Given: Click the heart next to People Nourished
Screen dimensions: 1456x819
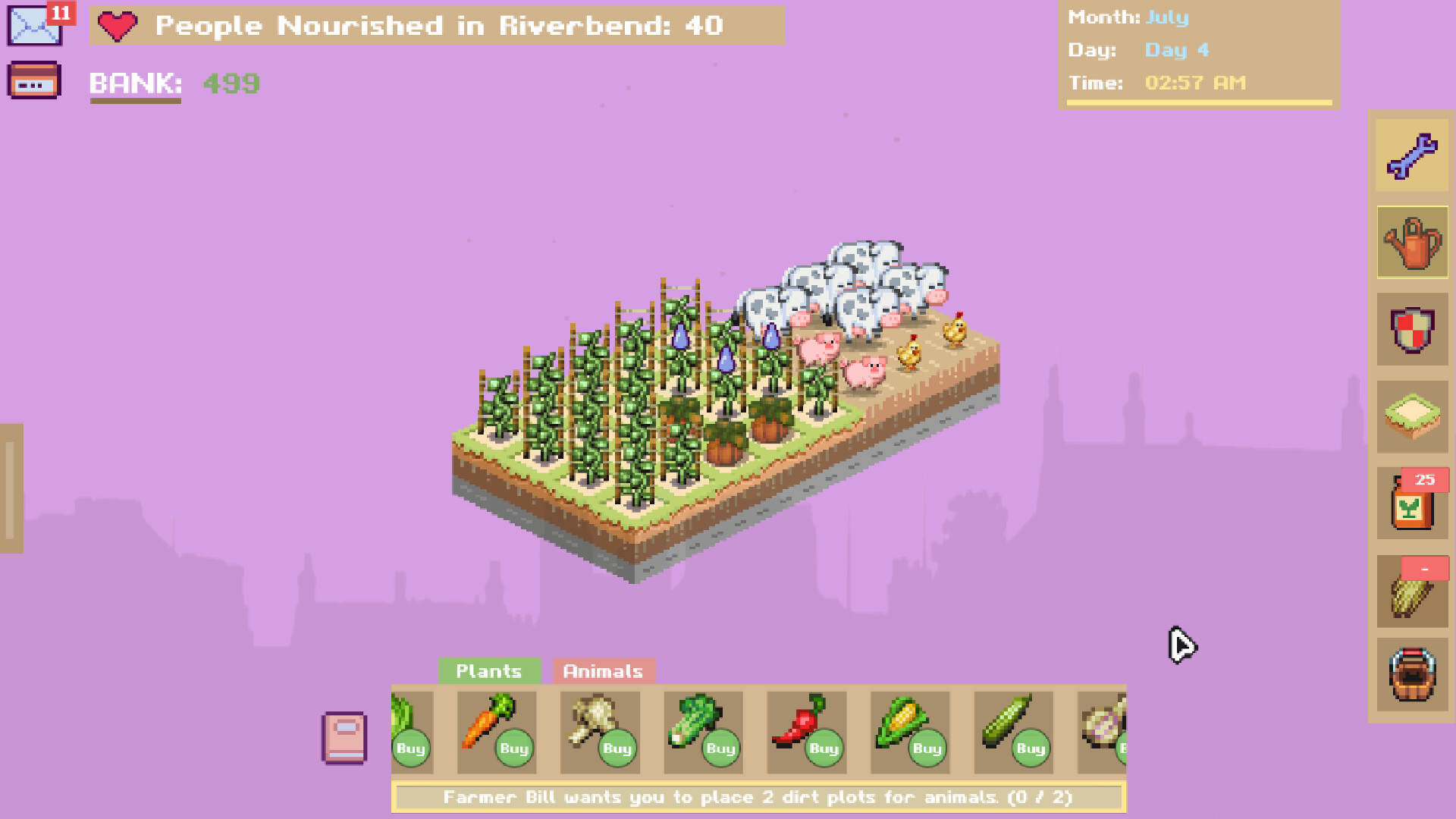Looking at the screenshot, I should pos(118,27).
